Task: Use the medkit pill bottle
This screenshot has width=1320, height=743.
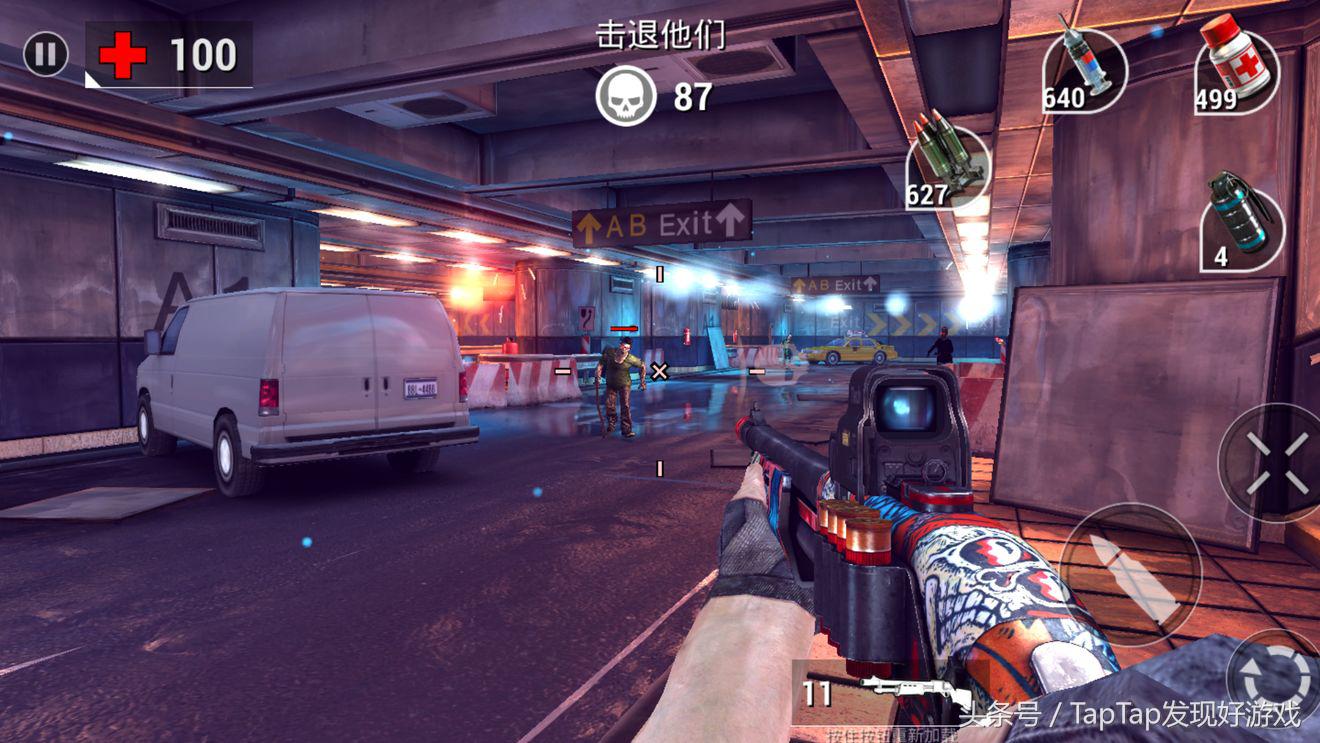Action: 1237,70
